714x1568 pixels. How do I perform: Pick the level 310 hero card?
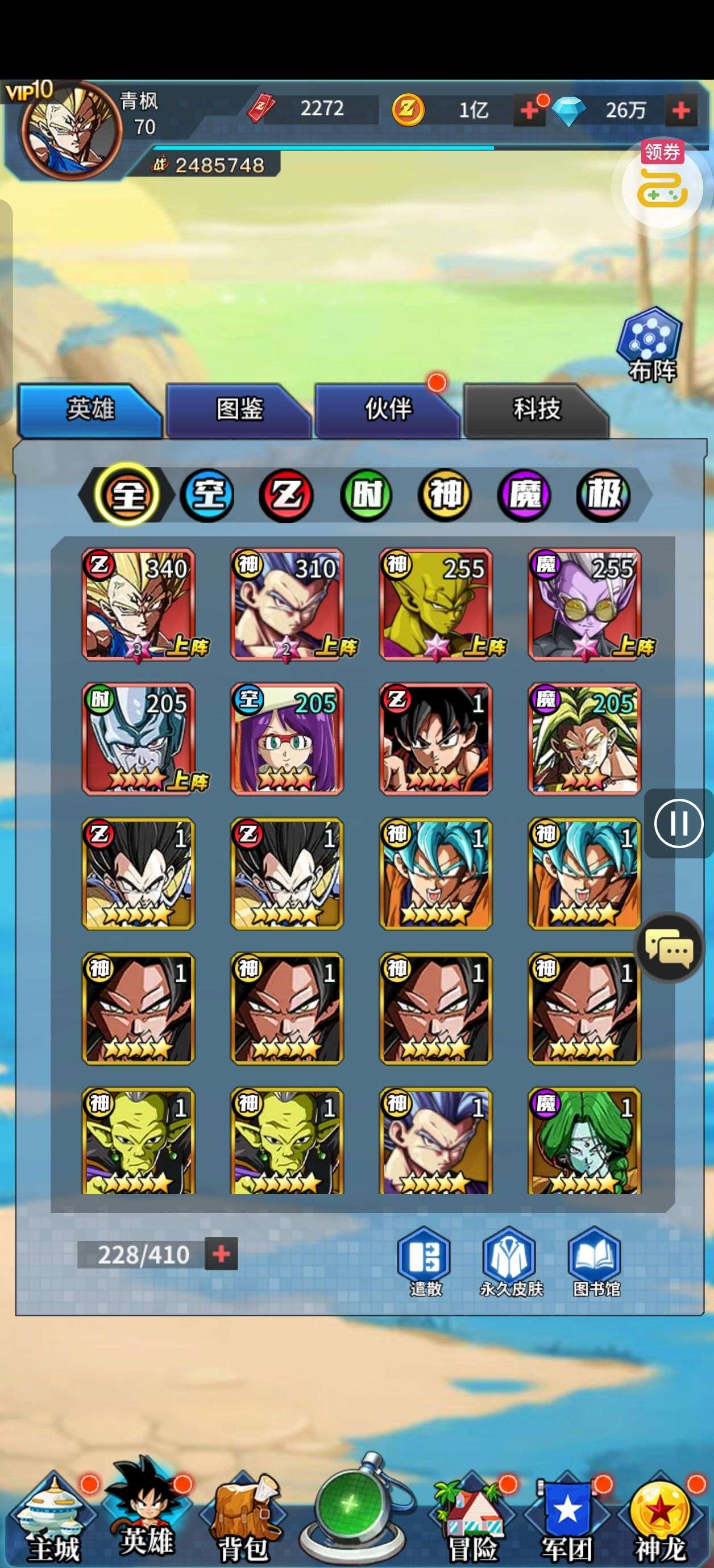click(x=287, y=604)
